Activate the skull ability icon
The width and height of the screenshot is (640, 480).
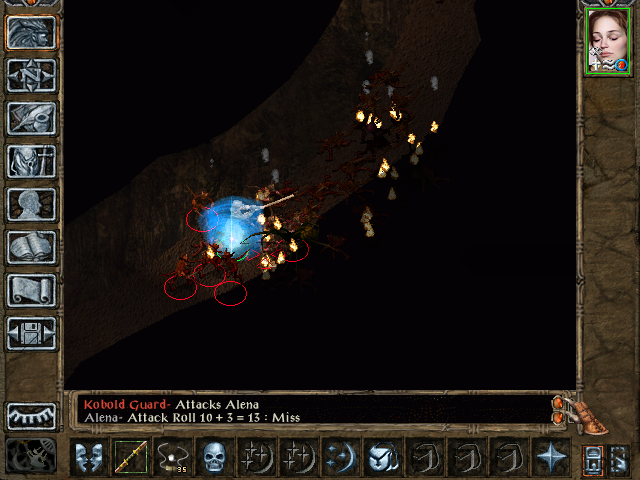click(214, 457)
